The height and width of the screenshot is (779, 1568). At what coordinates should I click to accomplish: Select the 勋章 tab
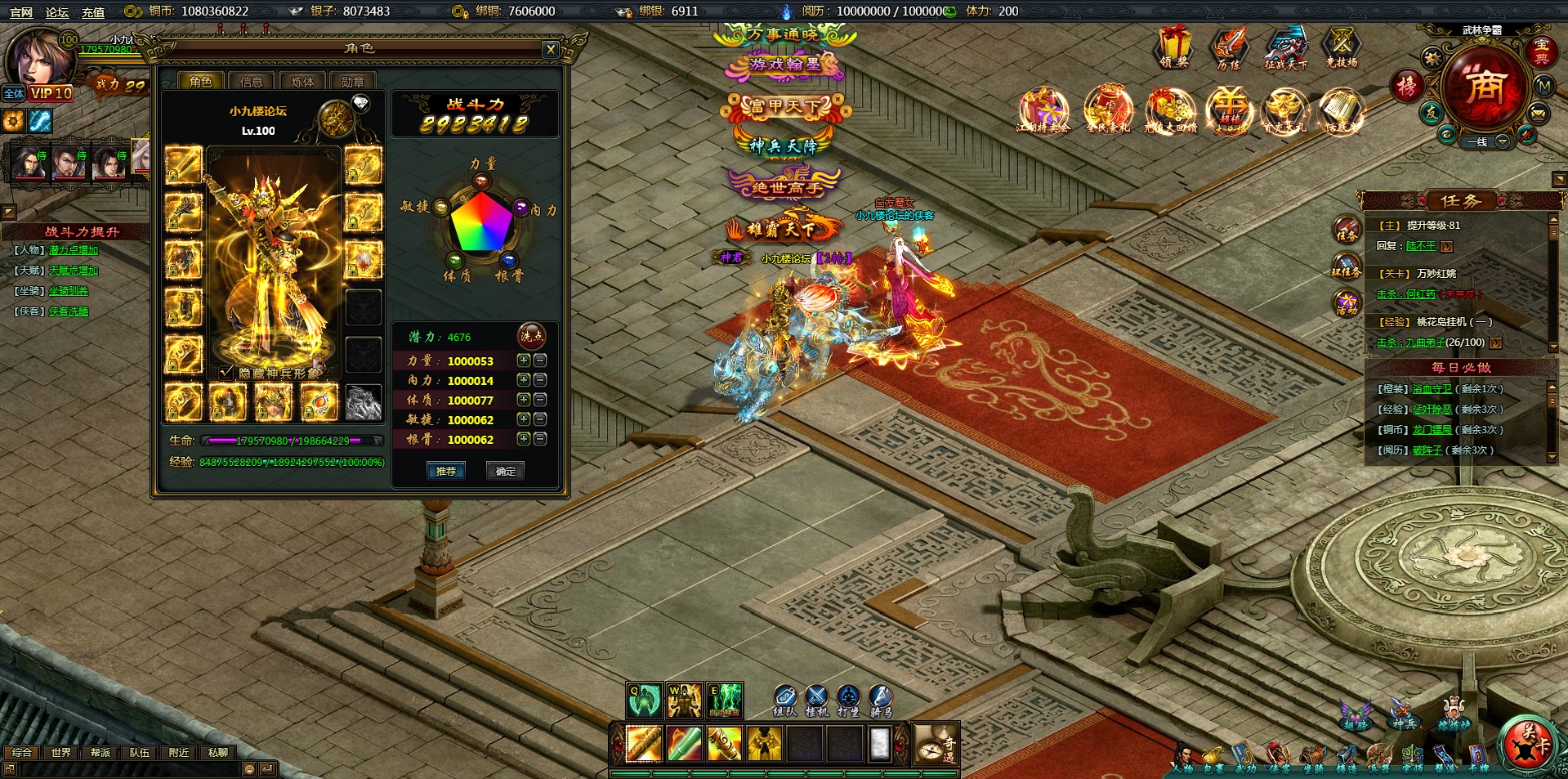353,82
